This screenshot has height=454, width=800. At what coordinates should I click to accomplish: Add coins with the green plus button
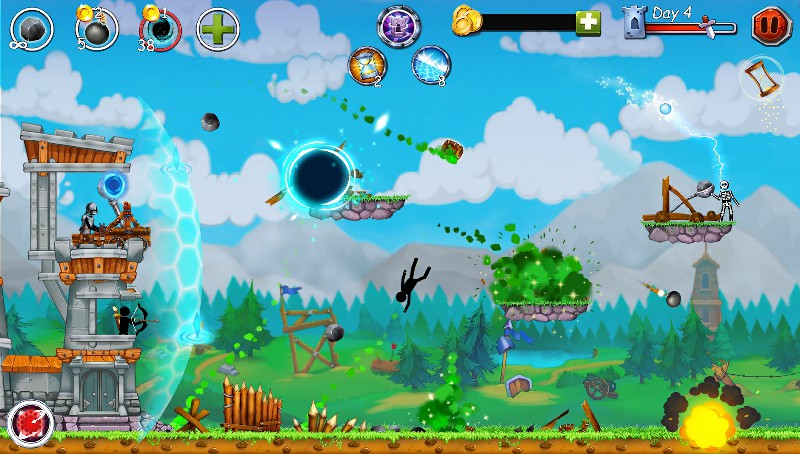pyautogui.click(x=587, y=22)
